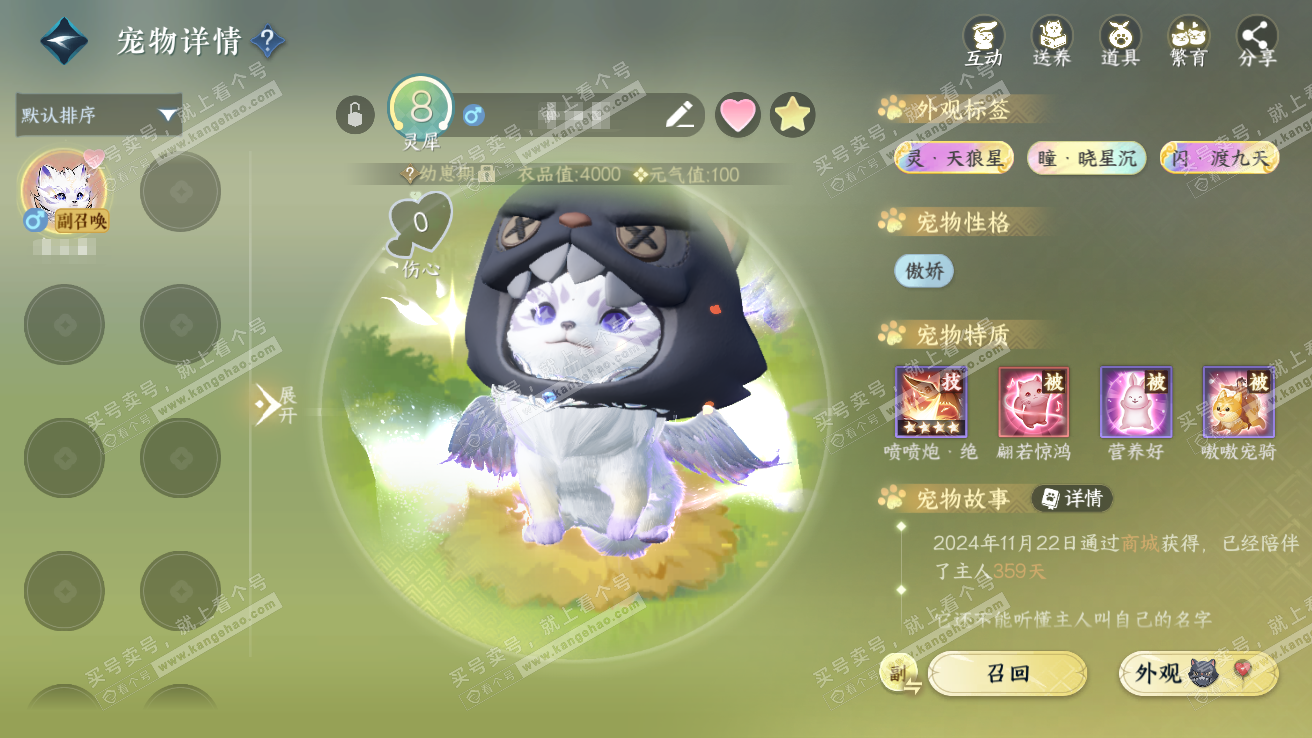Select the white cat pet portrait
Image resolution: width=1312 pixels, height=738 pixels.
64,190
